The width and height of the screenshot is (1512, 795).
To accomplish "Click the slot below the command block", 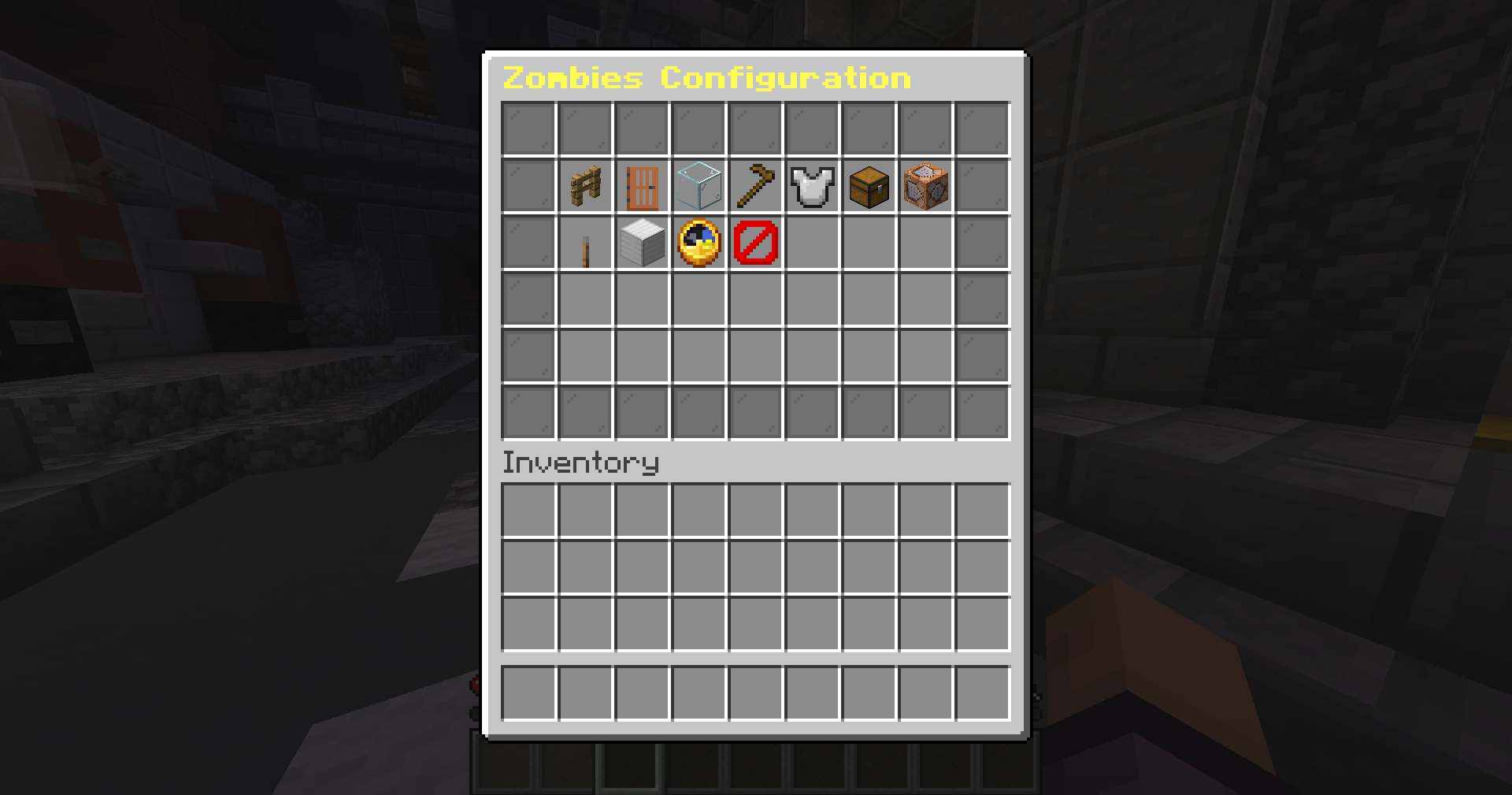I will pos(925,241).
